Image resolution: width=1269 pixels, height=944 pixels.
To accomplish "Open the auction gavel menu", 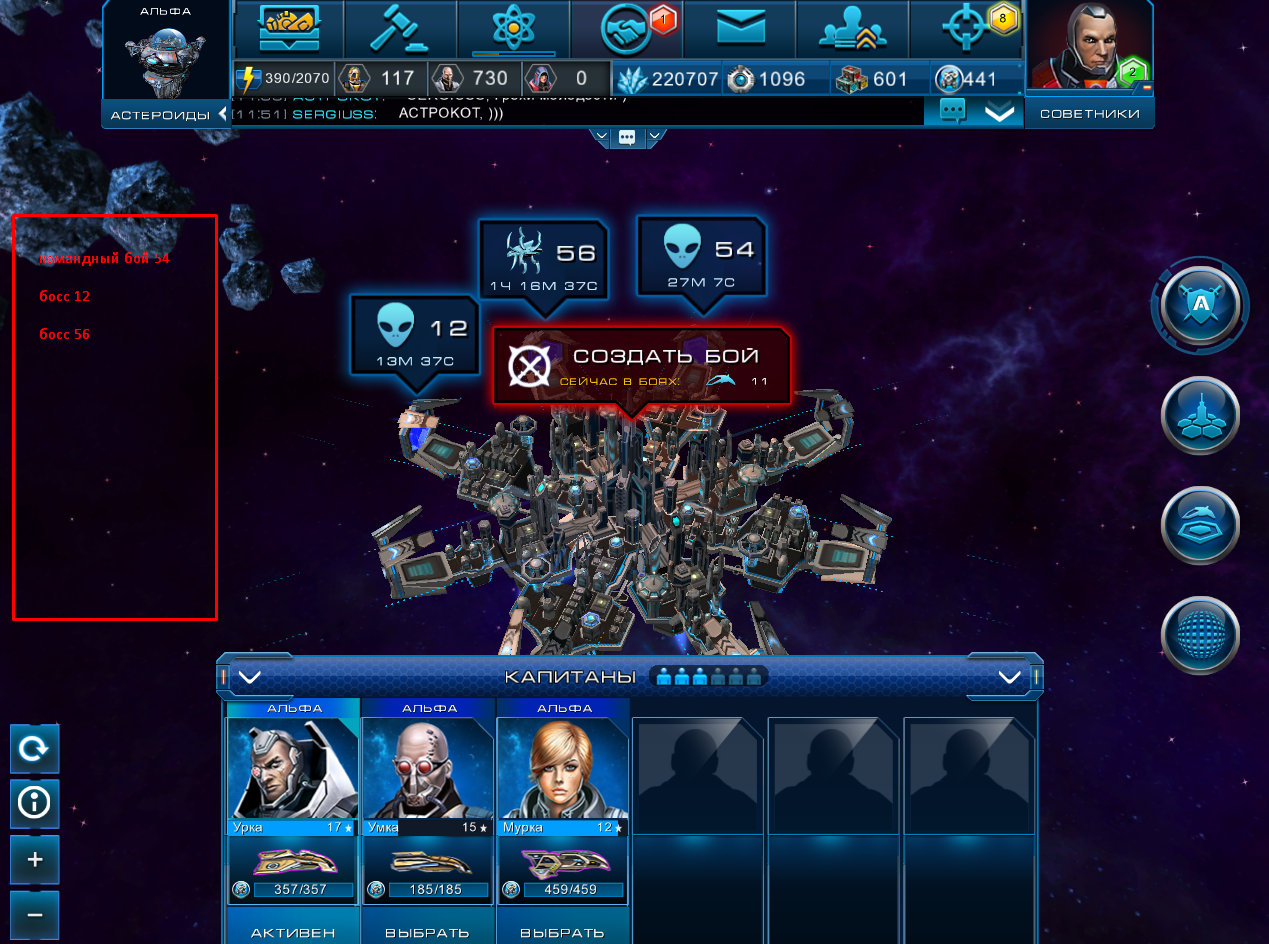I will 400,30.
